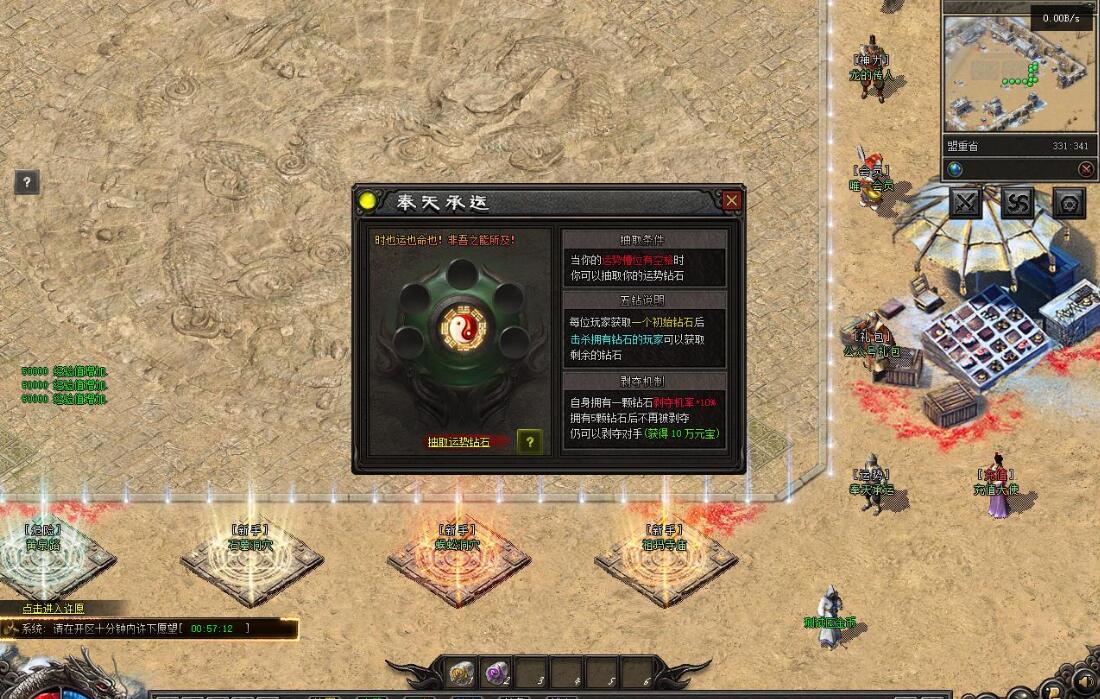Click the gray question mark help button
The height and width of the screenshot is (699, 1100).
tap(27, 182)
